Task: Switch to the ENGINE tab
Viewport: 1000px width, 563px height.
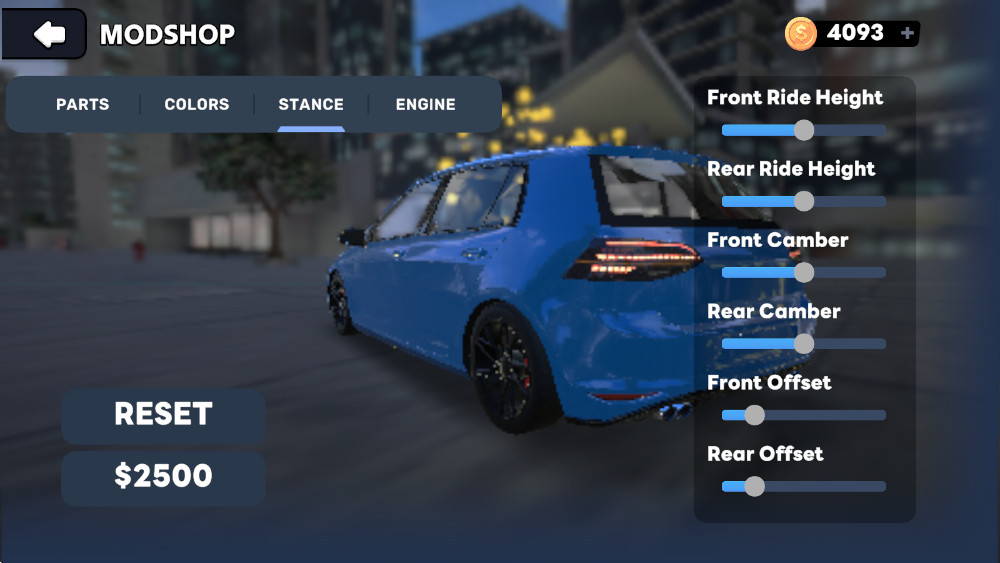Action: pyautogui.click(x=425, y=104)
